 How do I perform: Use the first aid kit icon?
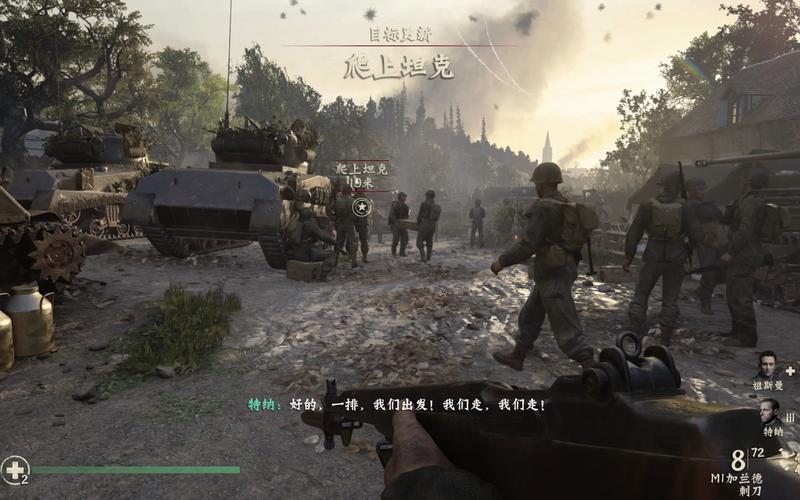tap(14, 467)
